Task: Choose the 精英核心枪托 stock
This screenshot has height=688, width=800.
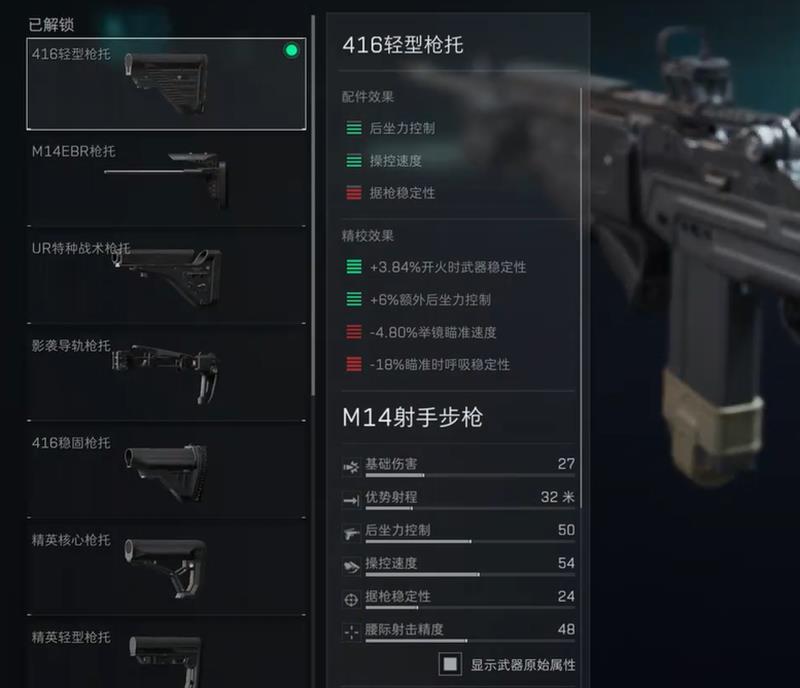Action: point(166,565)
